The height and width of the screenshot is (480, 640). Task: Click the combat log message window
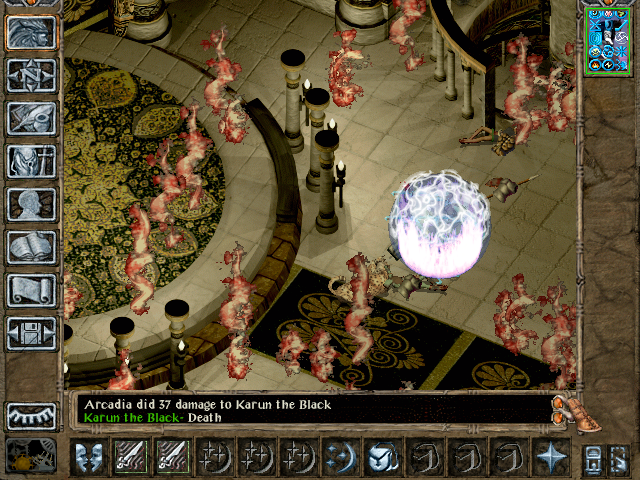tap(310, 409)
